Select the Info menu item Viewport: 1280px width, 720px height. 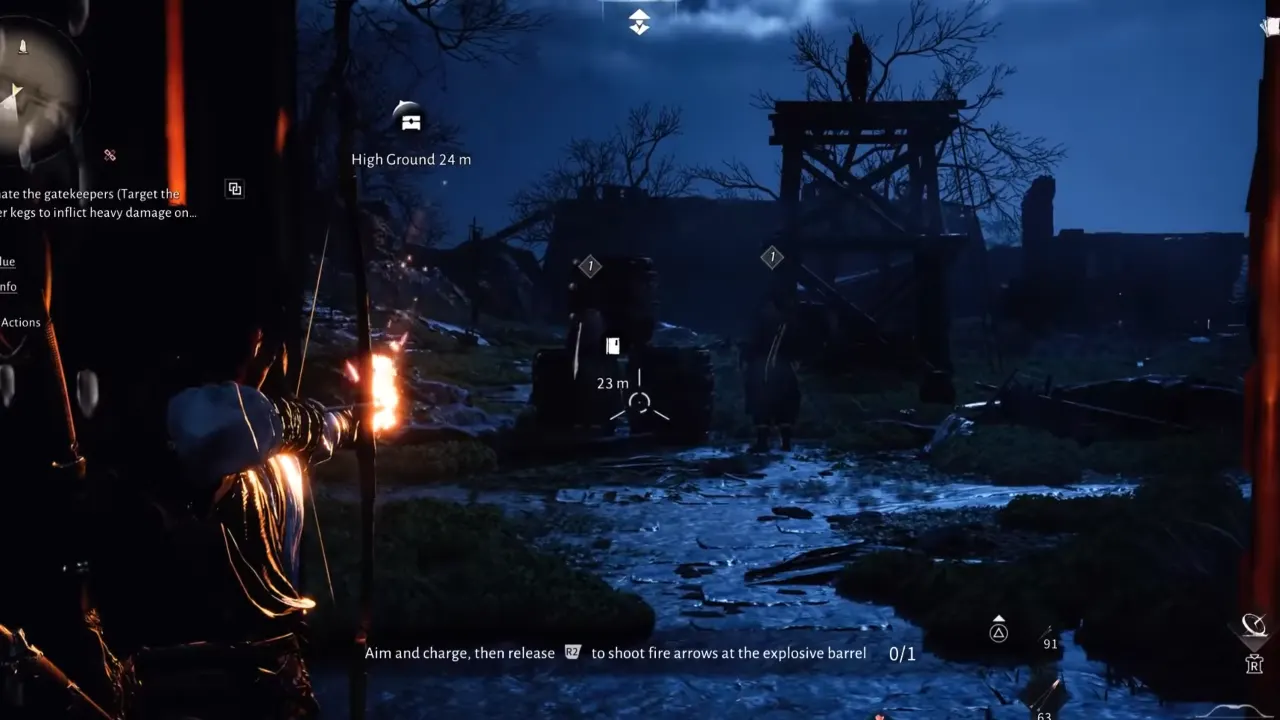coord(9,287)
